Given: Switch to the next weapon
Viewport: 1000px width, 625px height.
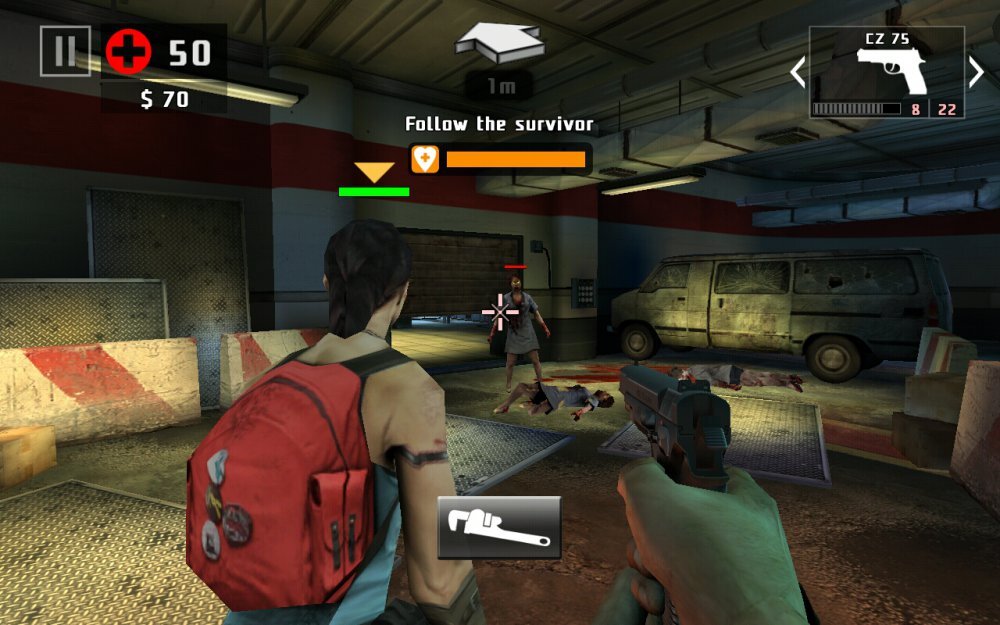Looking at the screenshot, I should 976,72.
